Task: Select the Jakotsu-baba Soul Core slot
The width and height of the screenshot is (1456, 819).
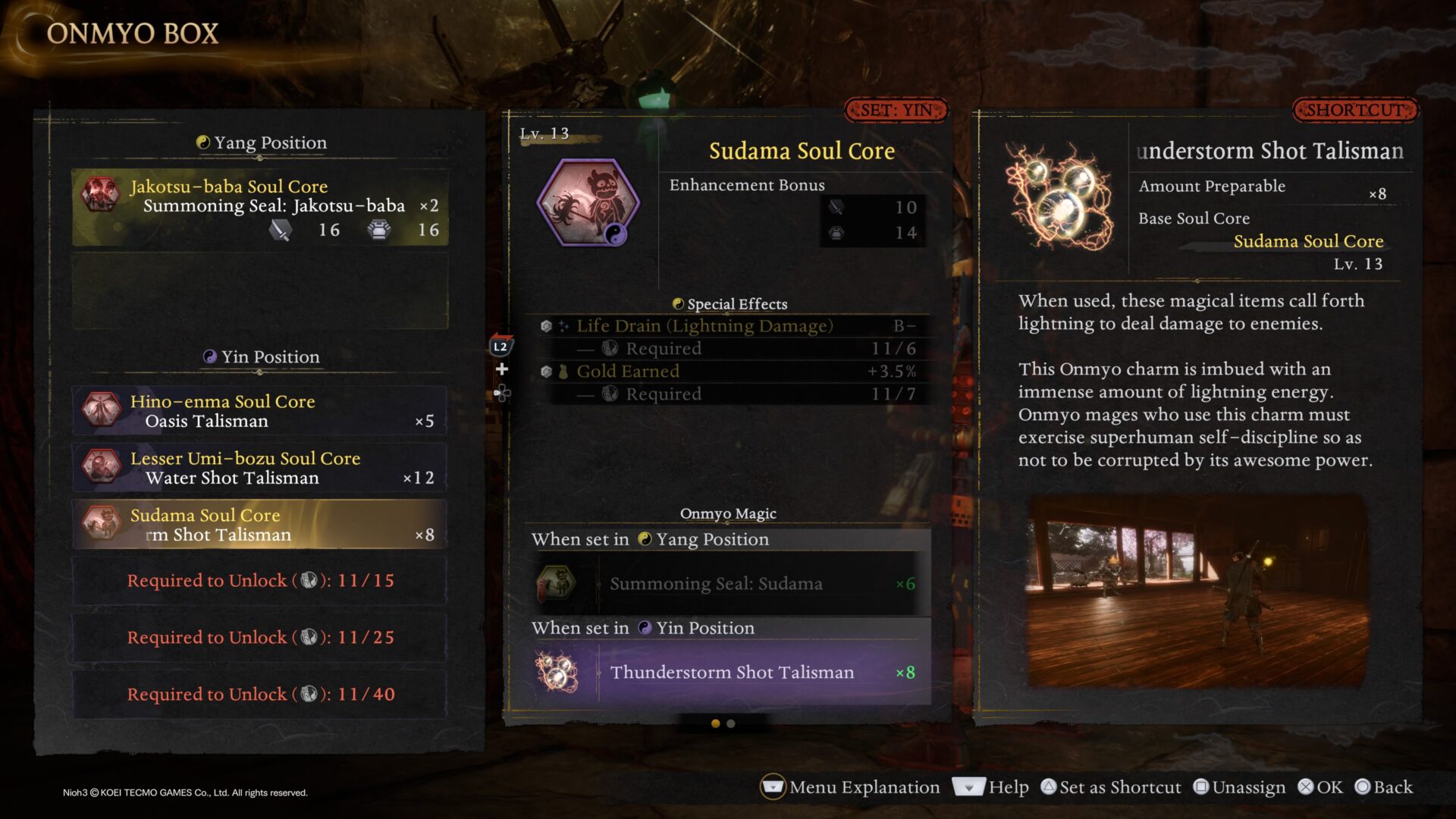Action: [259, 207]
